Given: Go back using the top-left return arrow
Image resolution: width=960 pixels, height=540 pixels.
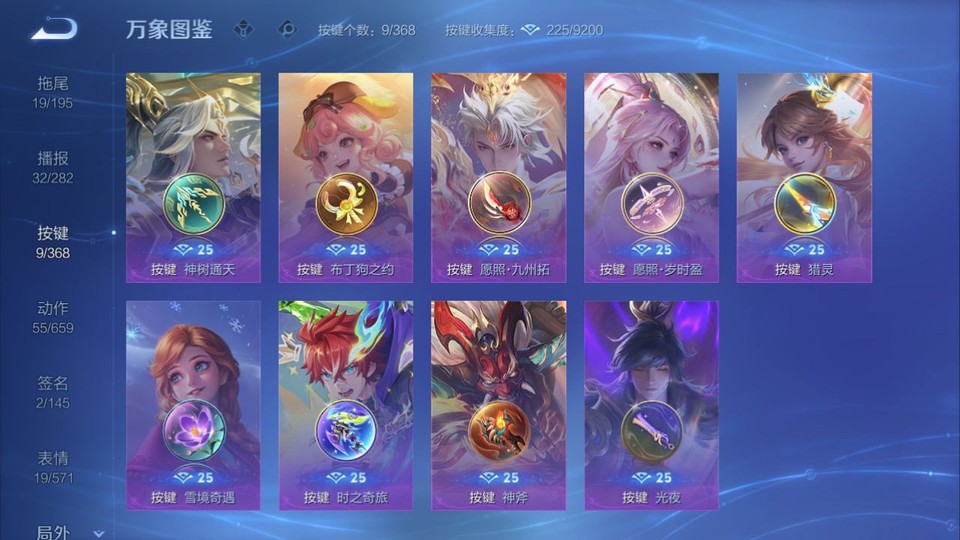Looking at the screenshot, I should [54, 29].
